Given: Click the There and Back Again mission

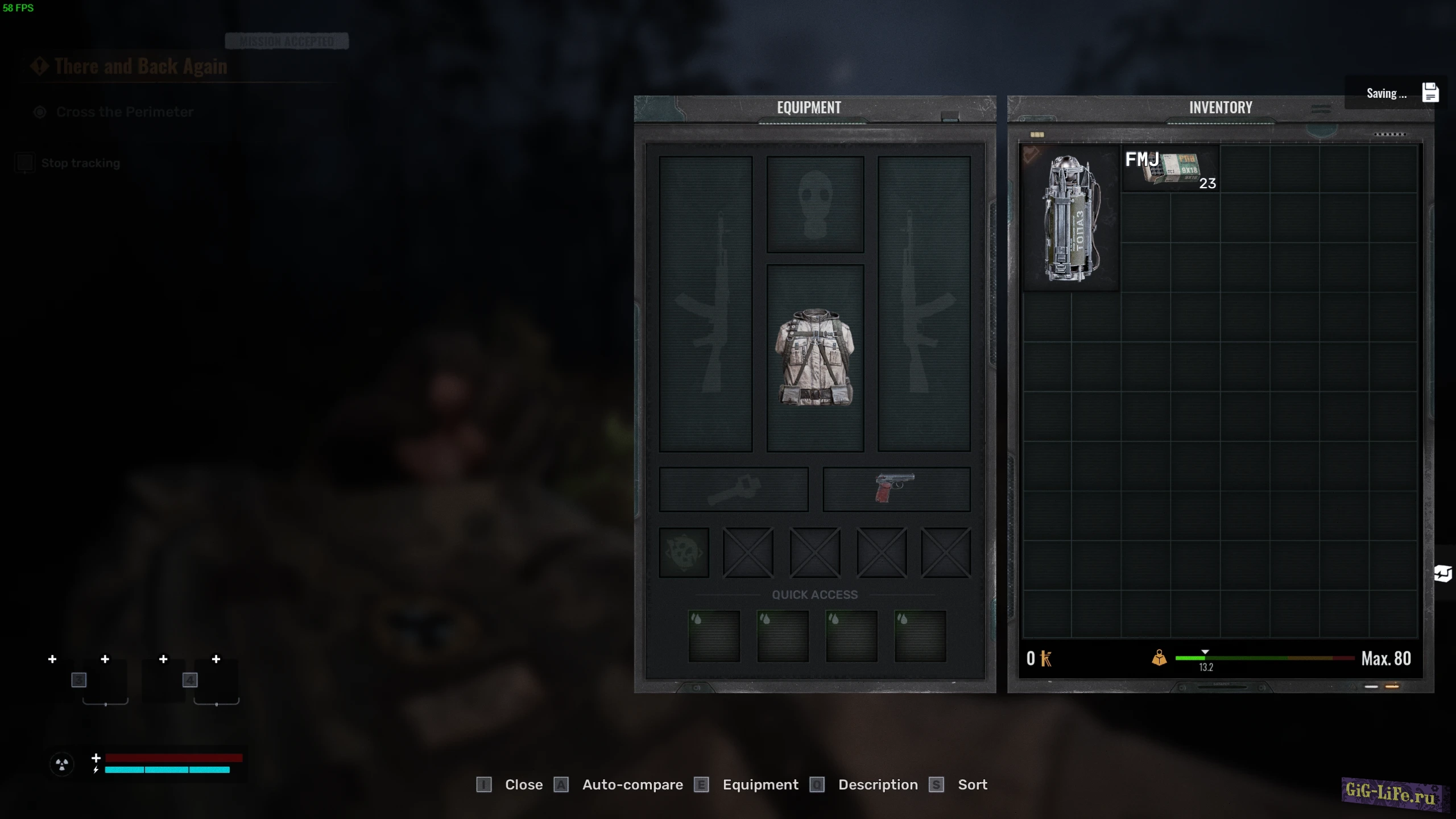Looking at the screenshot, I should pyautogui.click(x=140, y=67).
